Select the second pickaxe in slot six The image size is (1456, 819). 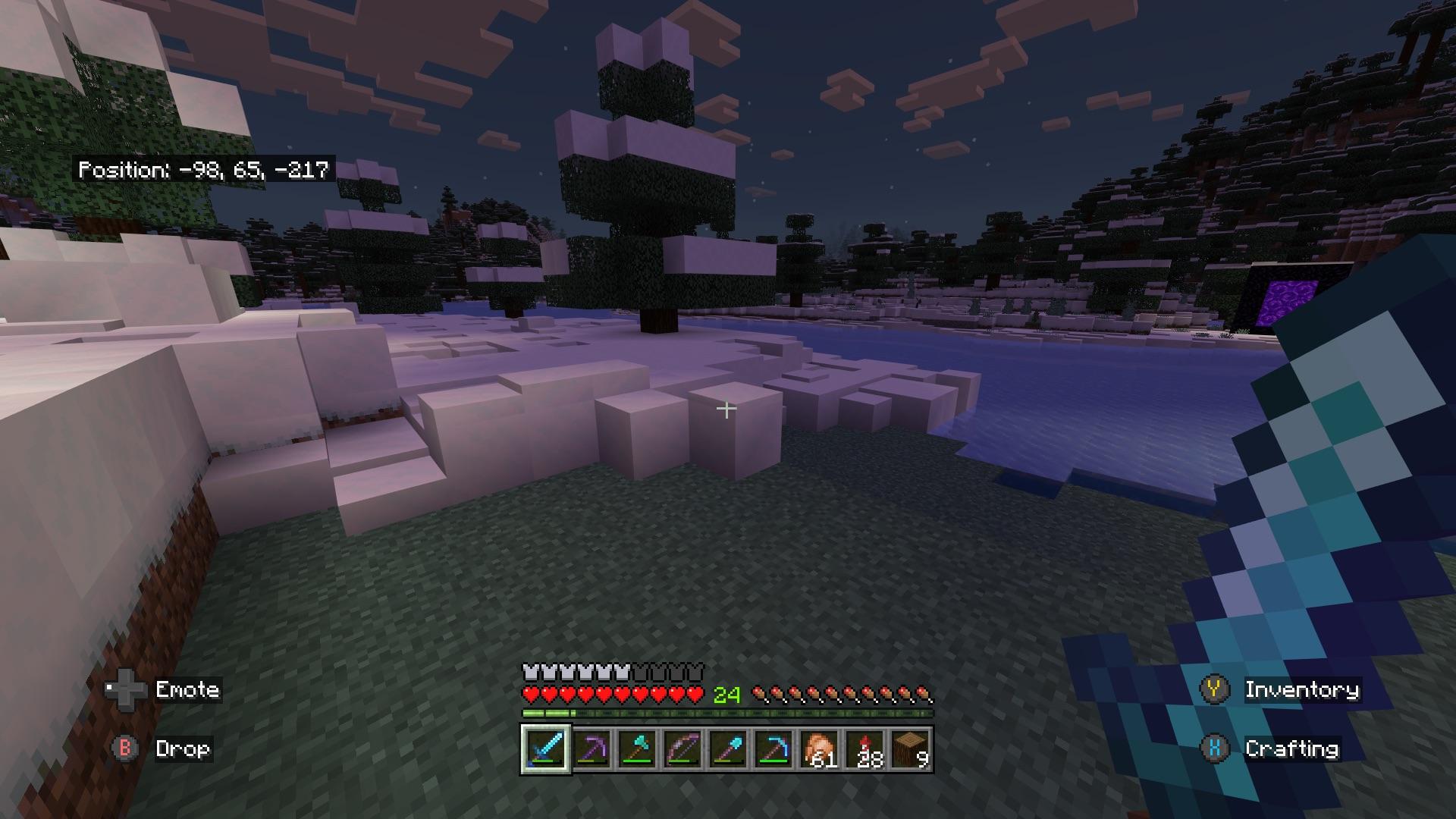click(x=775, y=749)
